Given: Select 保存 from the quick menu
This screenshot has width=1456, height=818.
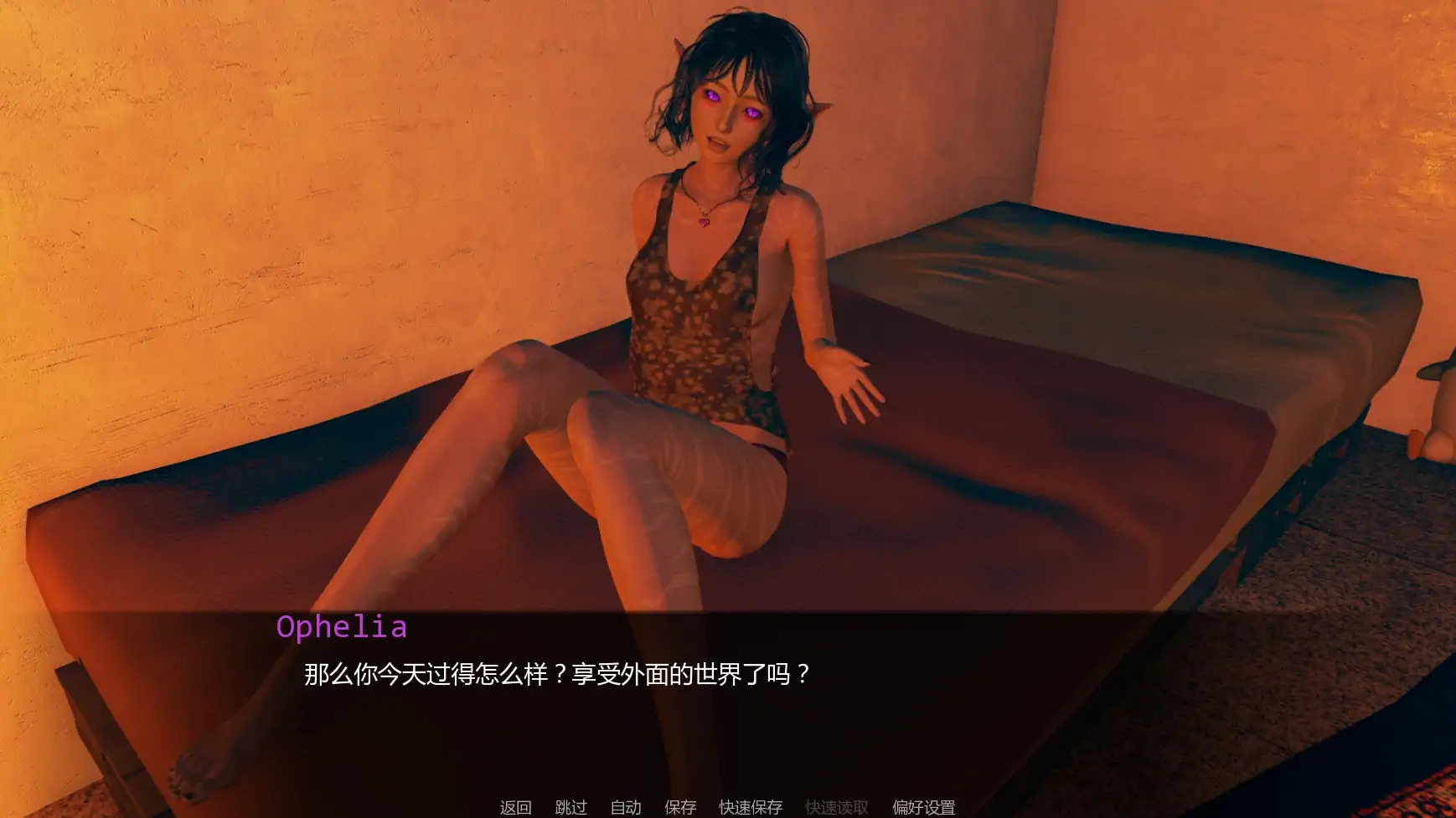Looking at the screenshot, I should 679,808.
